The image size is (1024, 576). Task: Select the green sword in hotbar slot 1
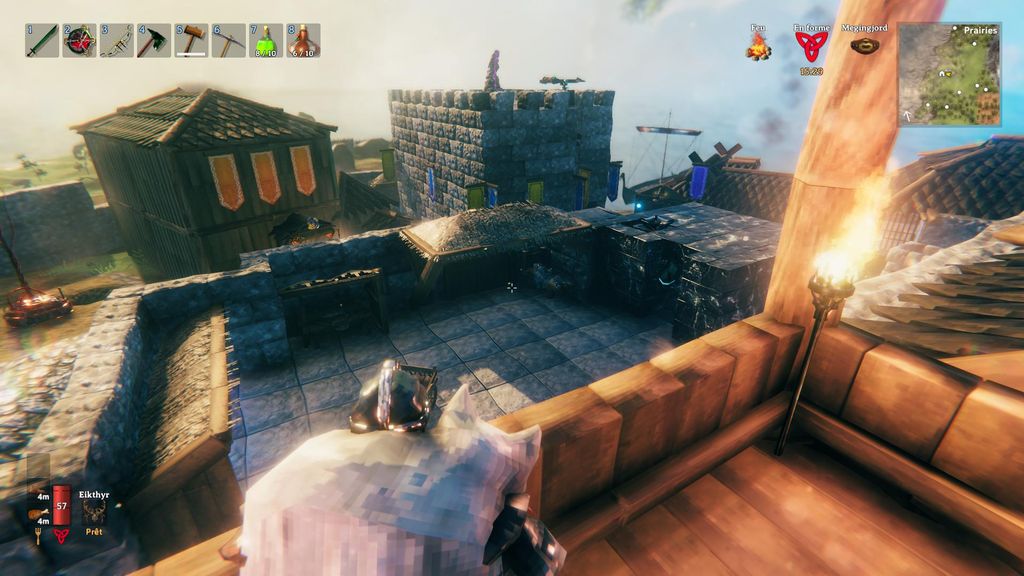41,40
